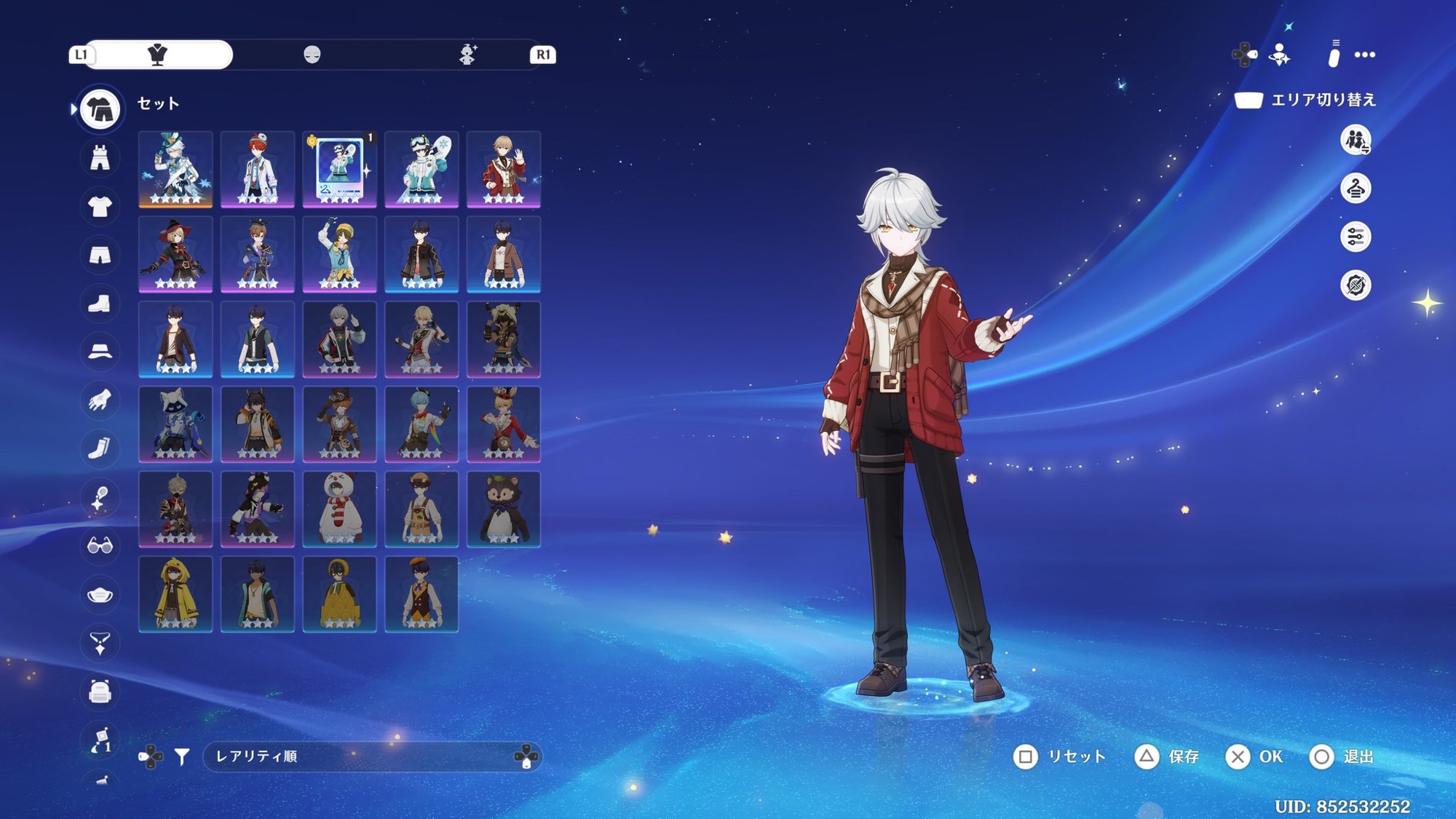Select the polar bear costume set

click(x=339, y=509)
